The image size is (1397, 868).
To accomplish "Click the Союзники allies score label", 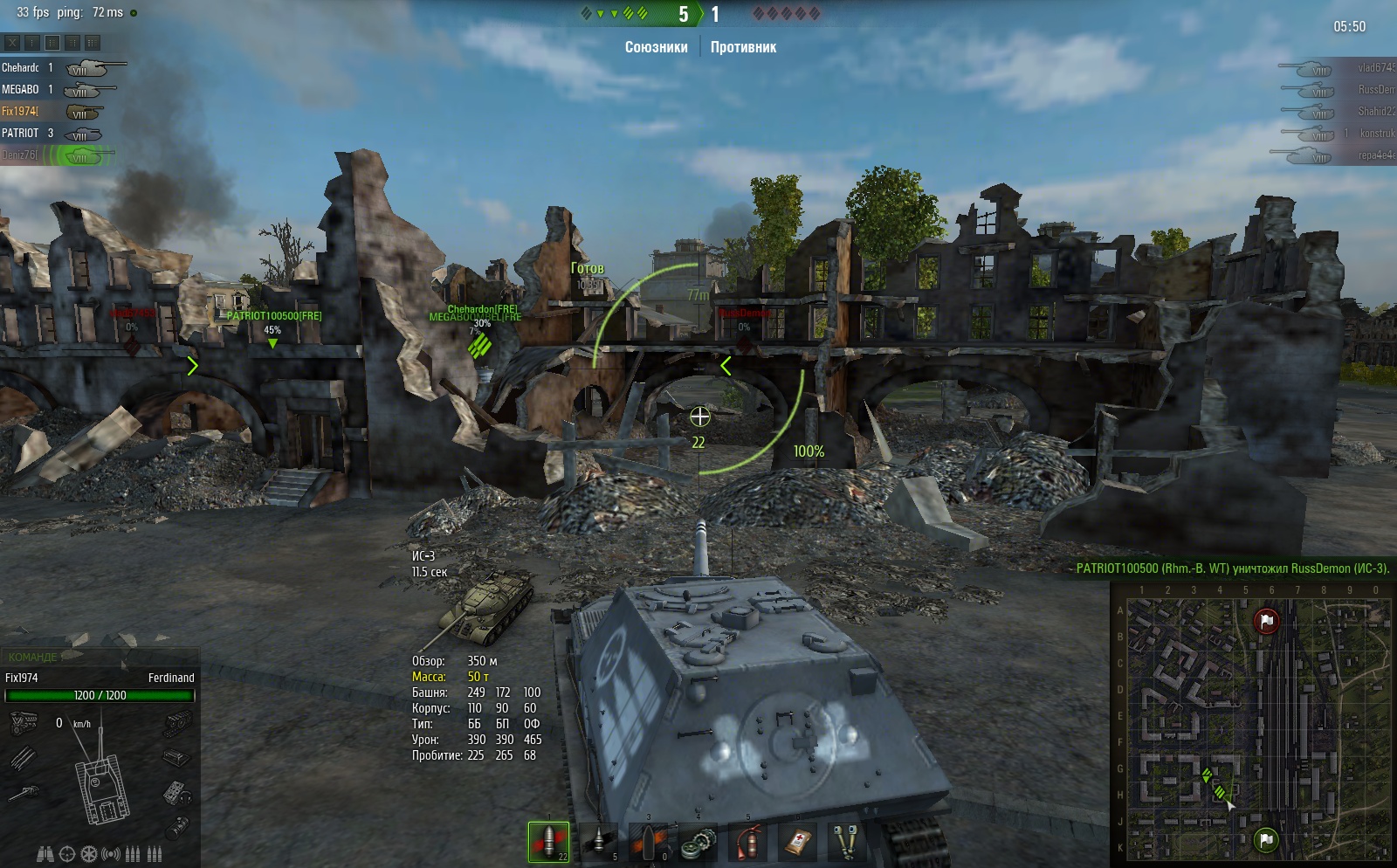I will (x=656, y=47).
